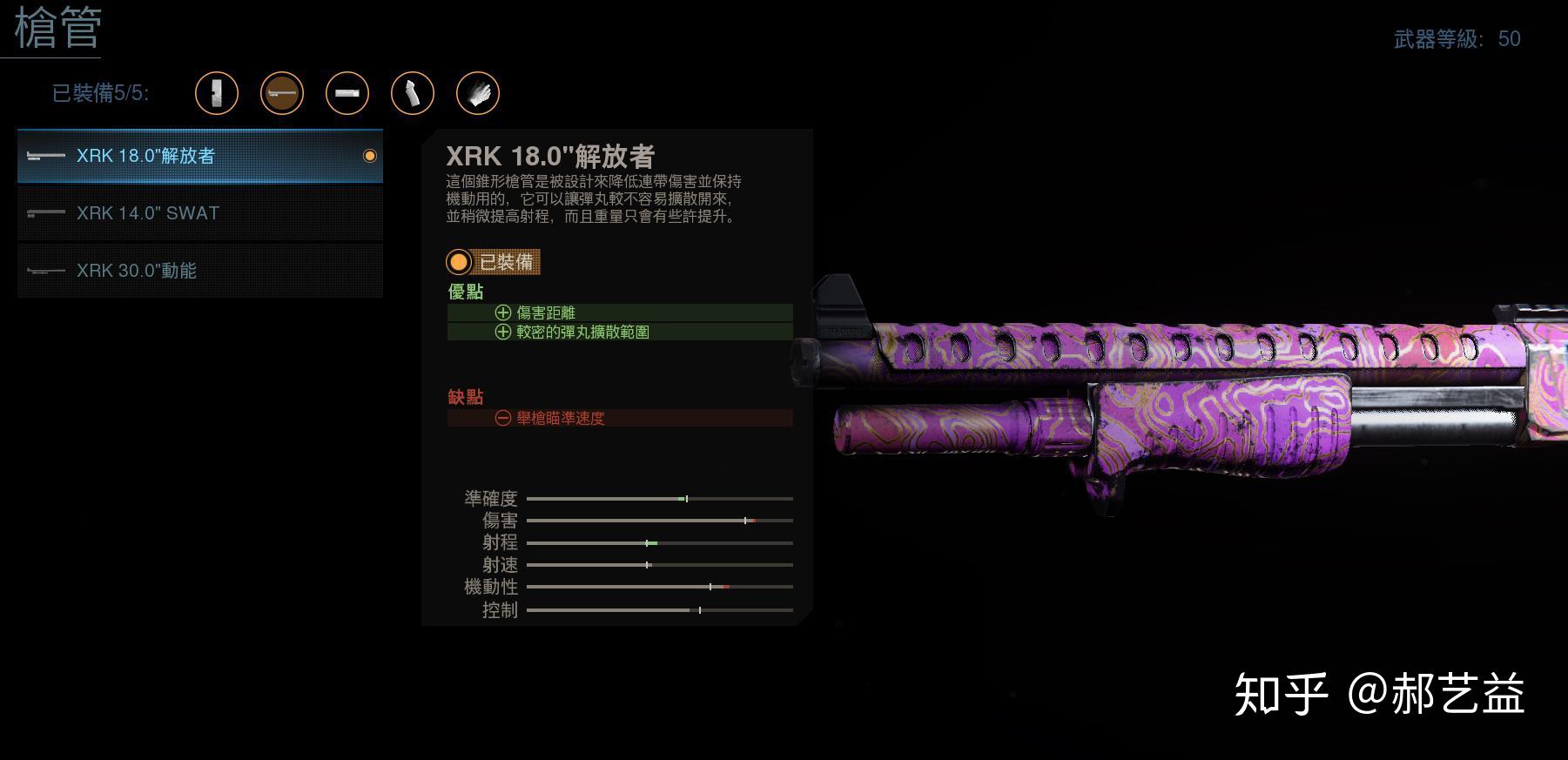Select the XRK 30.0"動能 barrel

[x=199, y=271]
